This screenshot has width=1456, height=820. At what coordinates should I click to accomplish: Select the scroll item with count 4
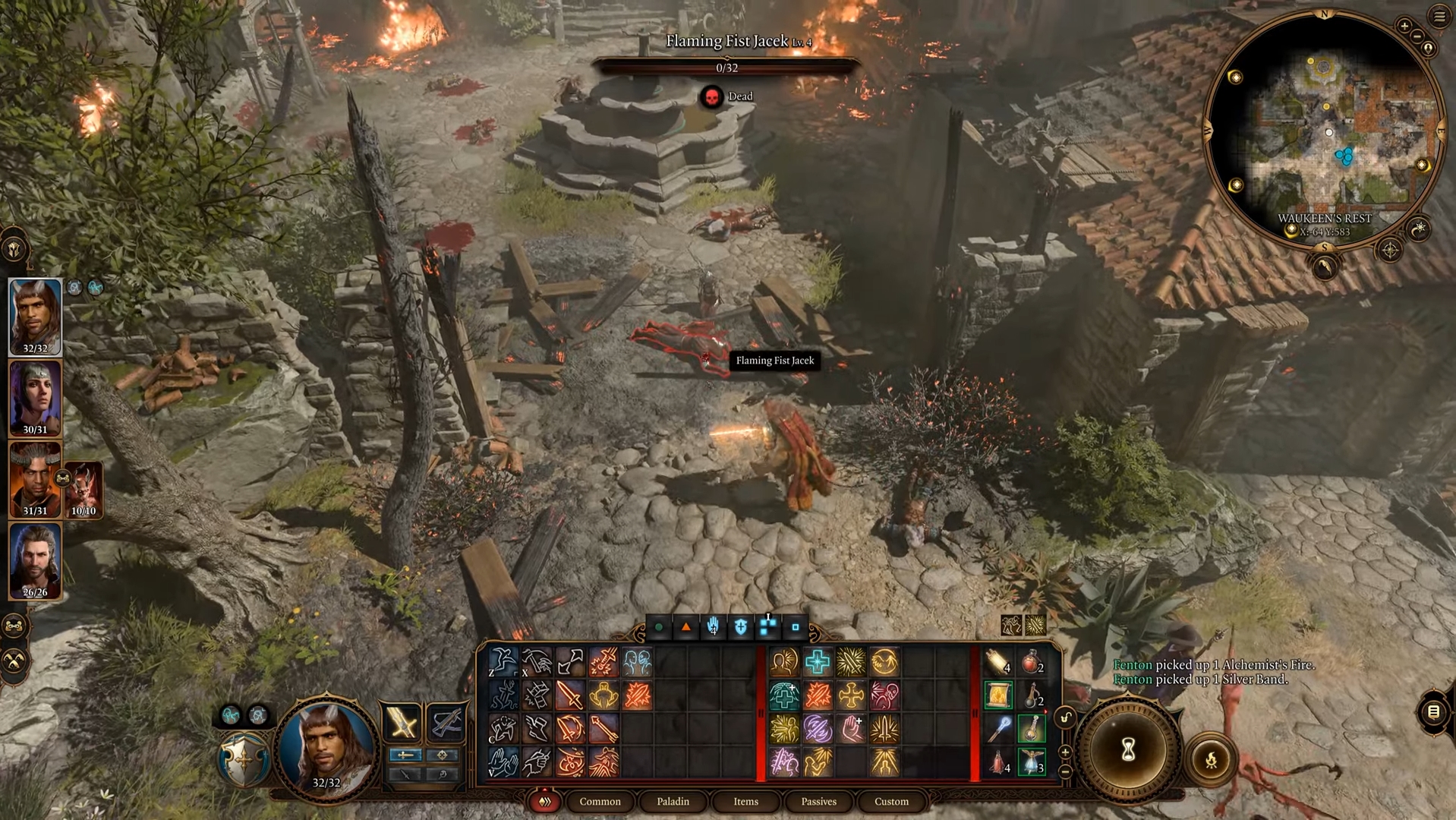point(998,663)
